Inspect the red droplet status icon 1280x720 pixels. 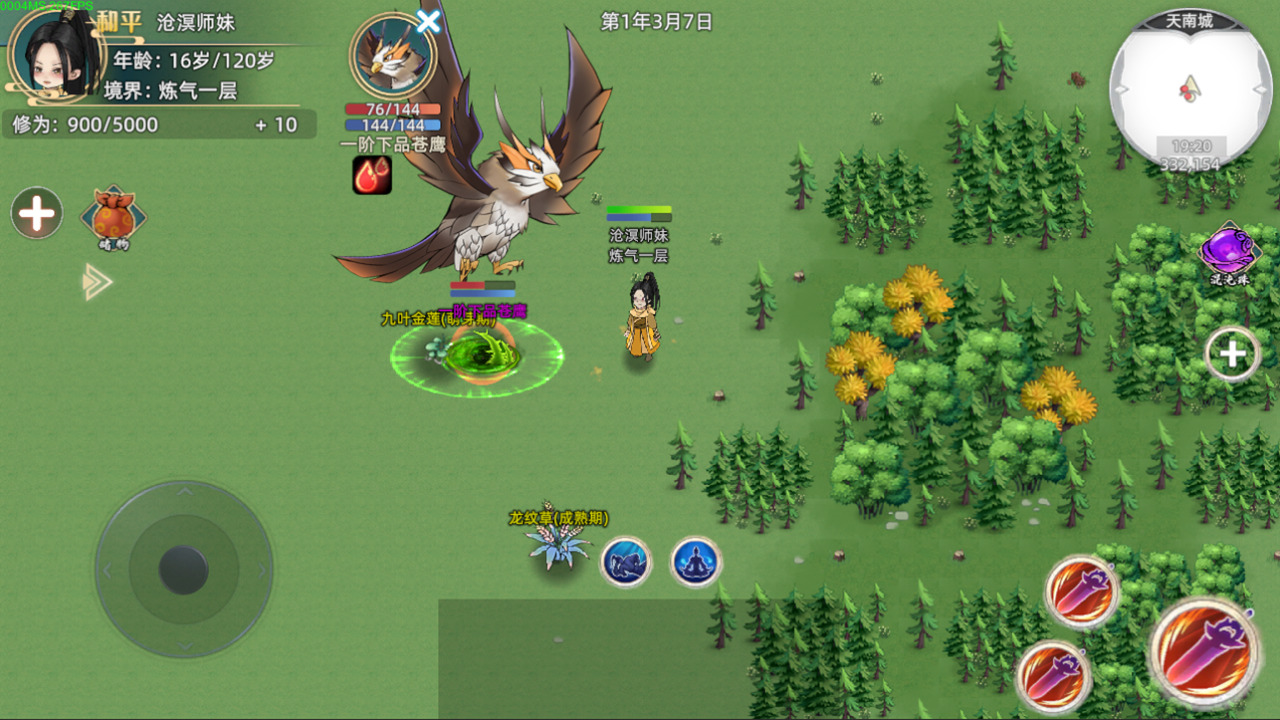[x=371, y=175]
